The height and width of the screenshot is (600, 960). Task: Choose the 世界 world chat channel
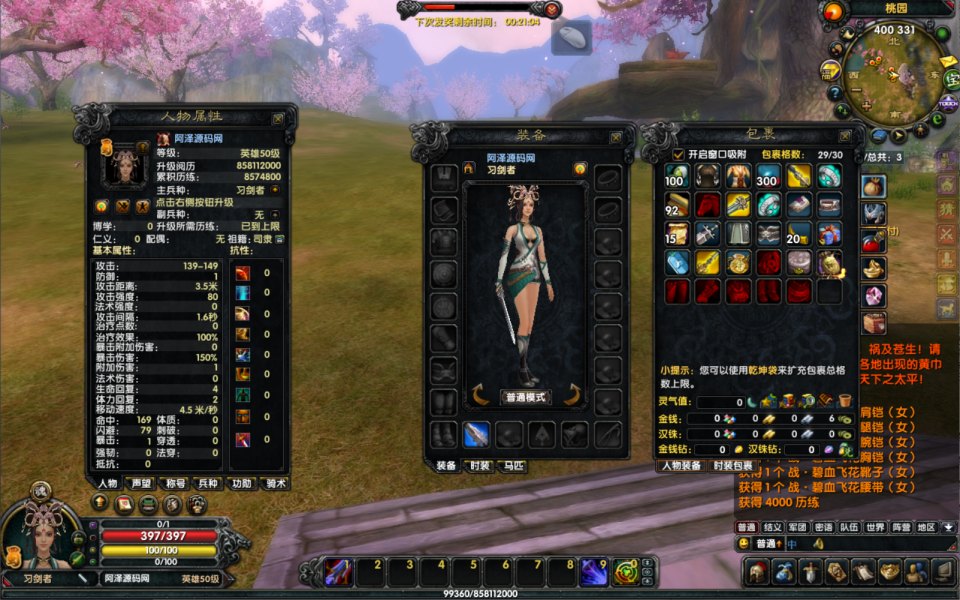(875, 527)
